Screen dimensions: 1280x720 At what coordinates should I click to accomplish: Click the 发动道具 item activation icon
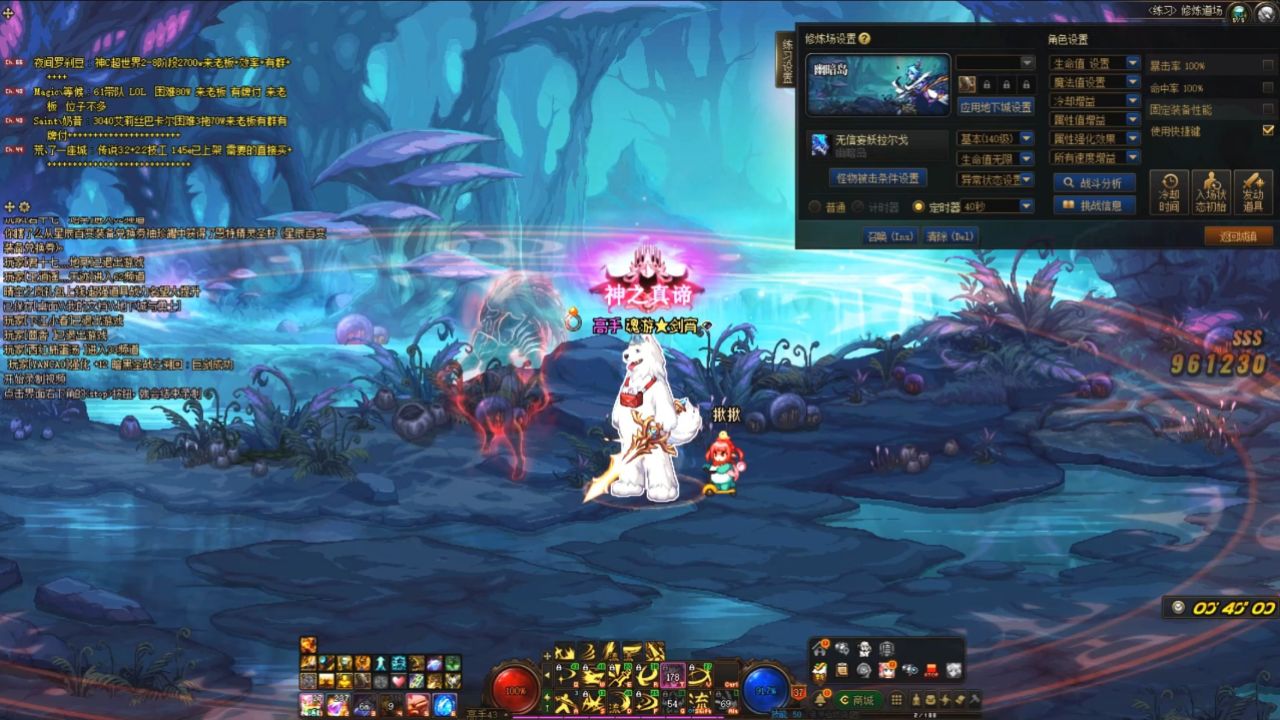[1253, 192]
